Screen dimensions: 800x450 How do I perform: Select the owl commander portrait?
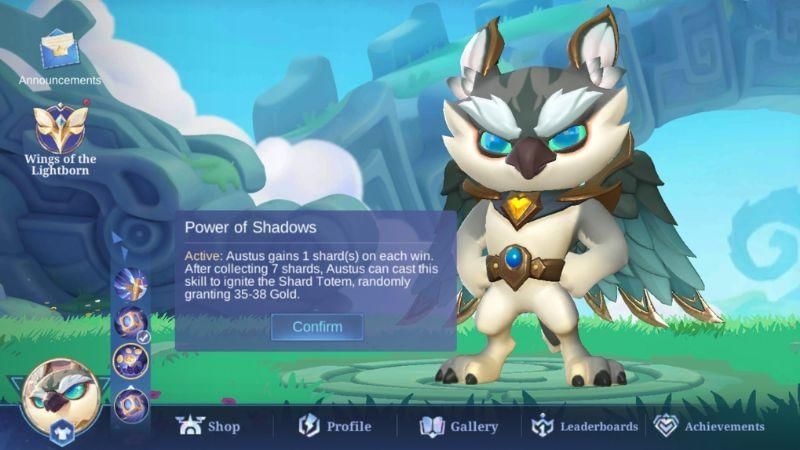(x=60, y=393)
